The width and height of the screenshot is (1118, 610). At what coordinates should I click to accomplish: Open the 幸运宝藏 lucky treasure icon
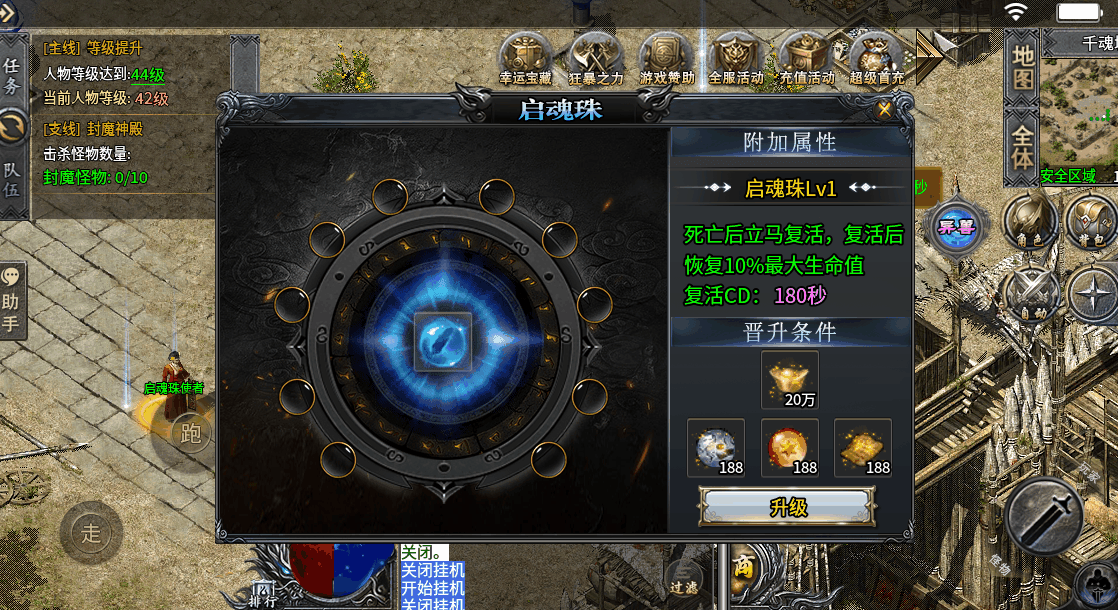coord(526,58)
